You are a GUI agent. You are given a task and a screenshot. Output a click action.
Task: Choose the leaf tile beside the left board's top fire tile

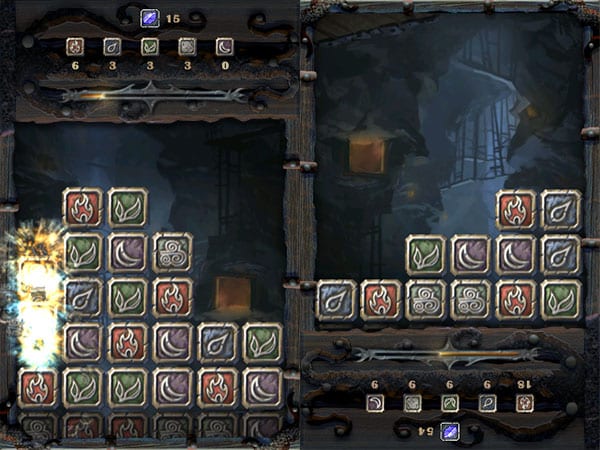pyautogui.click(x=128, y=208)
